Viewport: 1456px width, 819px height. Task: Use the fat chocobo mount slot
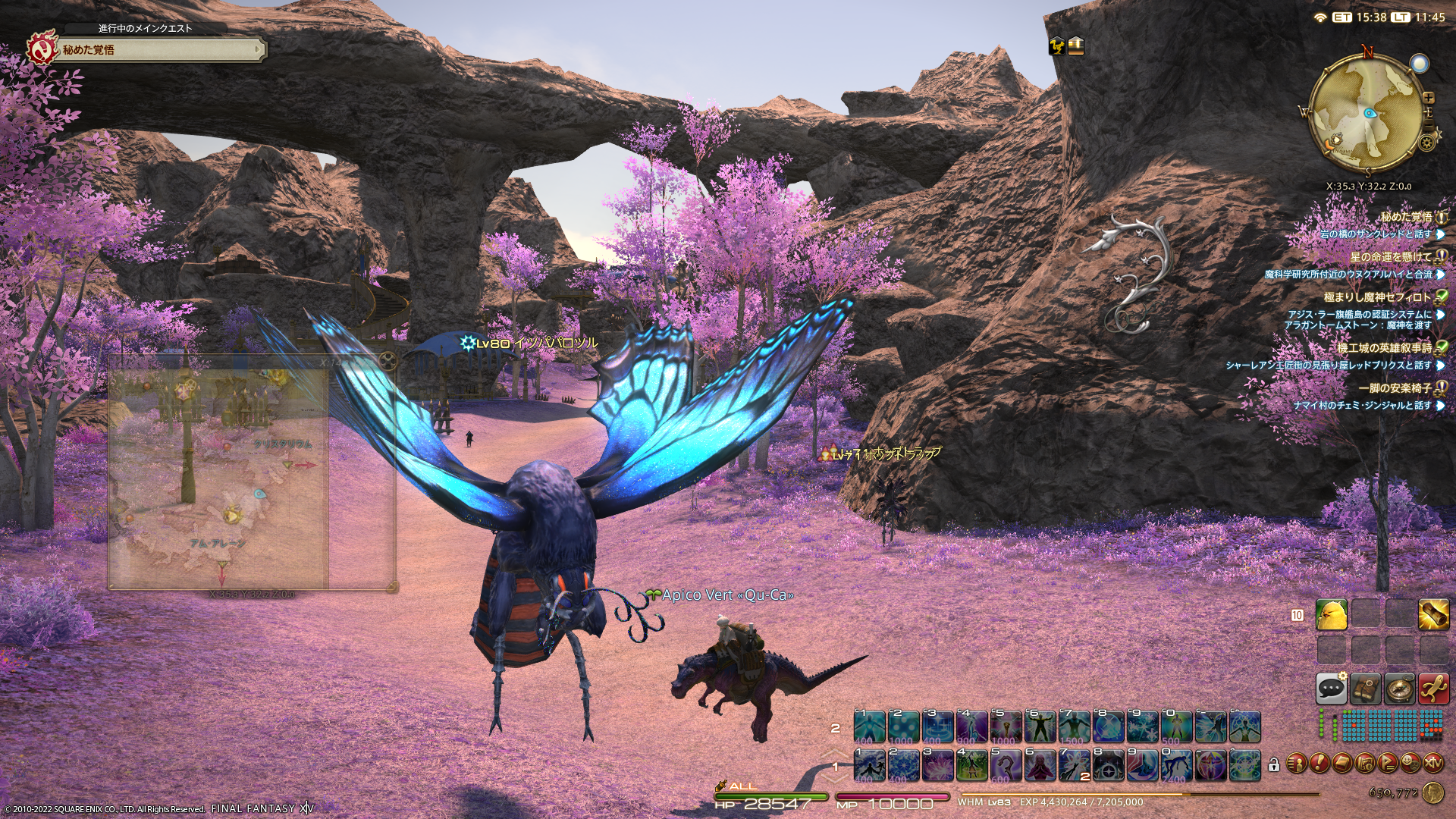coord(1332,615)
